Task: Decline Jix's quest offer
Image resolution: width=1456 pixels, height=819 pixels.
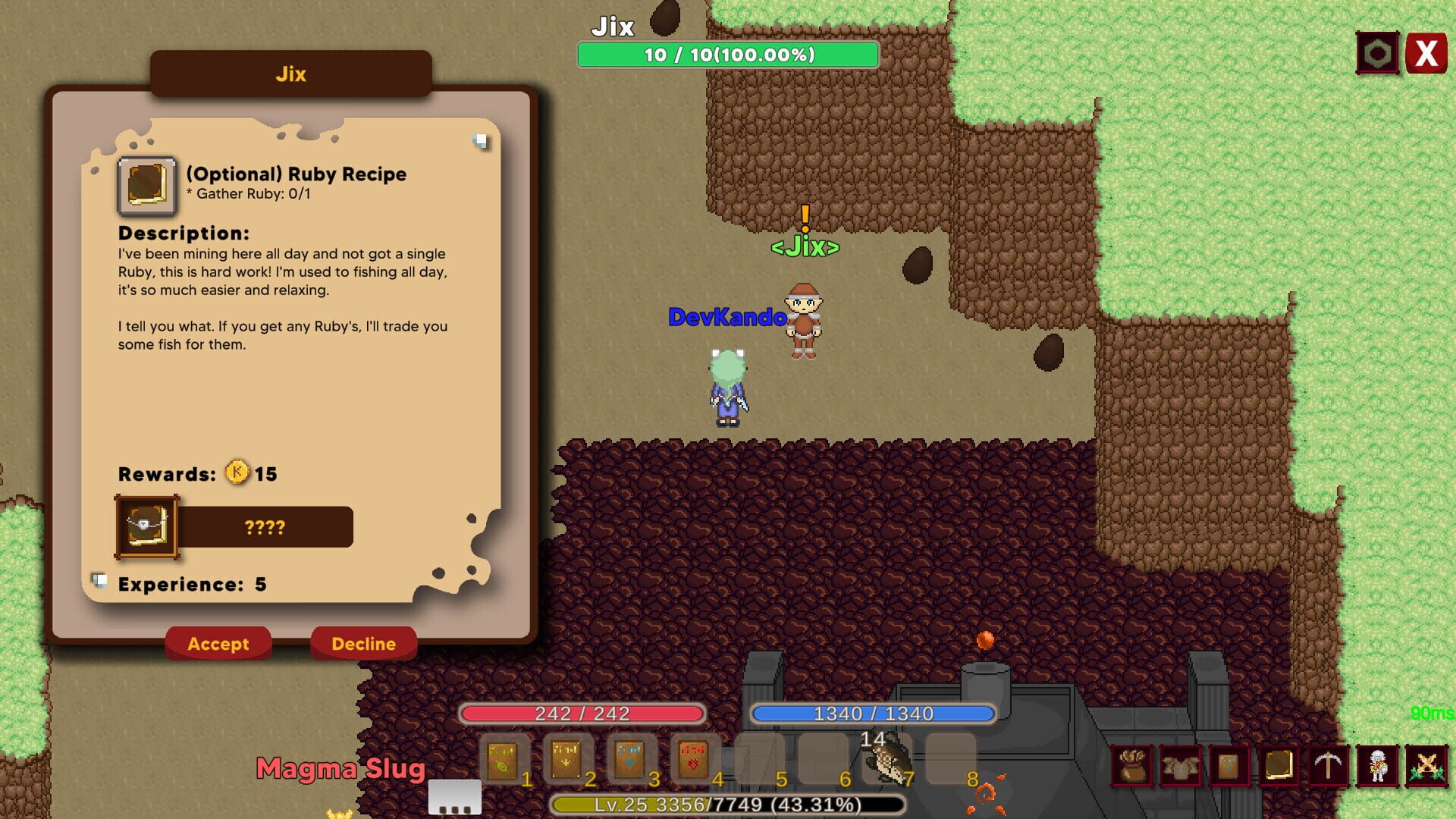Action: 364,644
